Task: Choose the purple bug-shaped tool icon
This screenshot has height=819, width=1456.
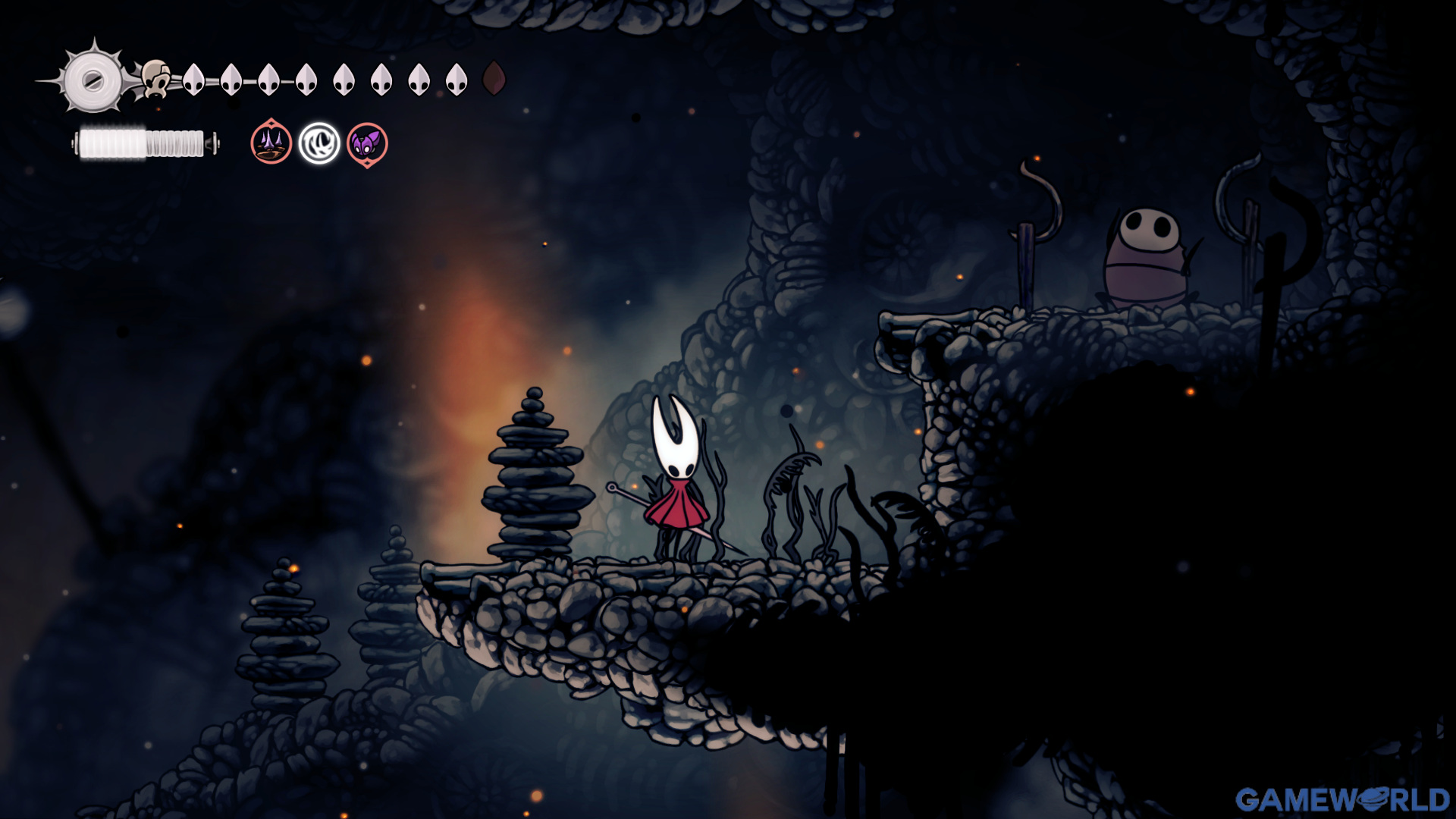Action: [x=367, y=144]
